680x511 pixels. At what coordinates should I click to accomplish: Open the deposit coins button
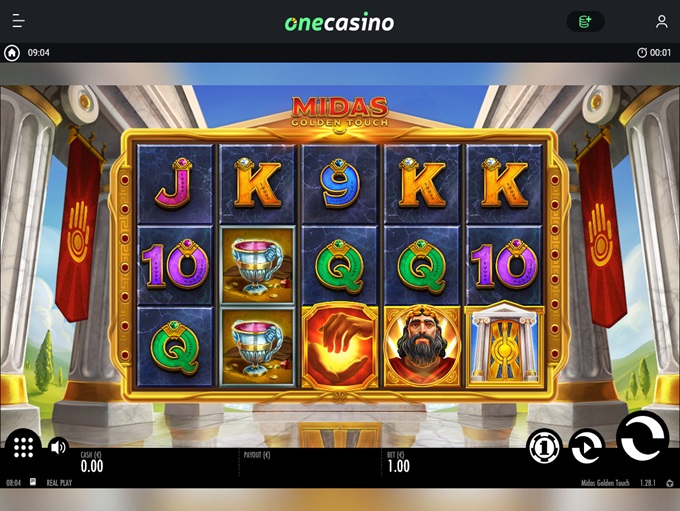point(585,21)
